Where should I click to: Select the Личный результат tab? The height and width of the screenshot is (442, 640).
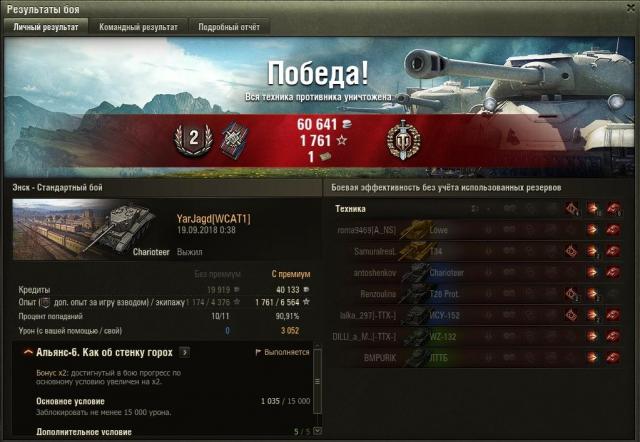(46, 27)
